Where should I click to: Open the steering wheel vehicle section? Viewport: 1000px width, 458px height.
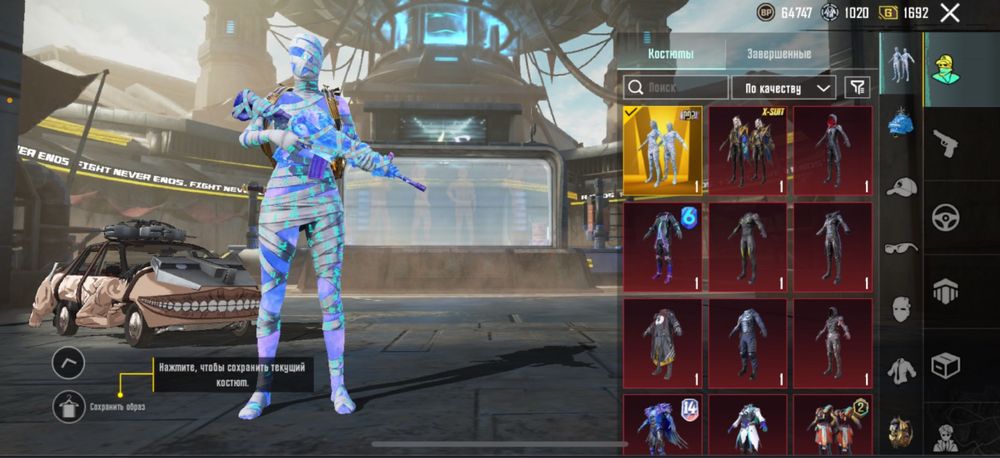pyautogui.click(x=945, y=216)
